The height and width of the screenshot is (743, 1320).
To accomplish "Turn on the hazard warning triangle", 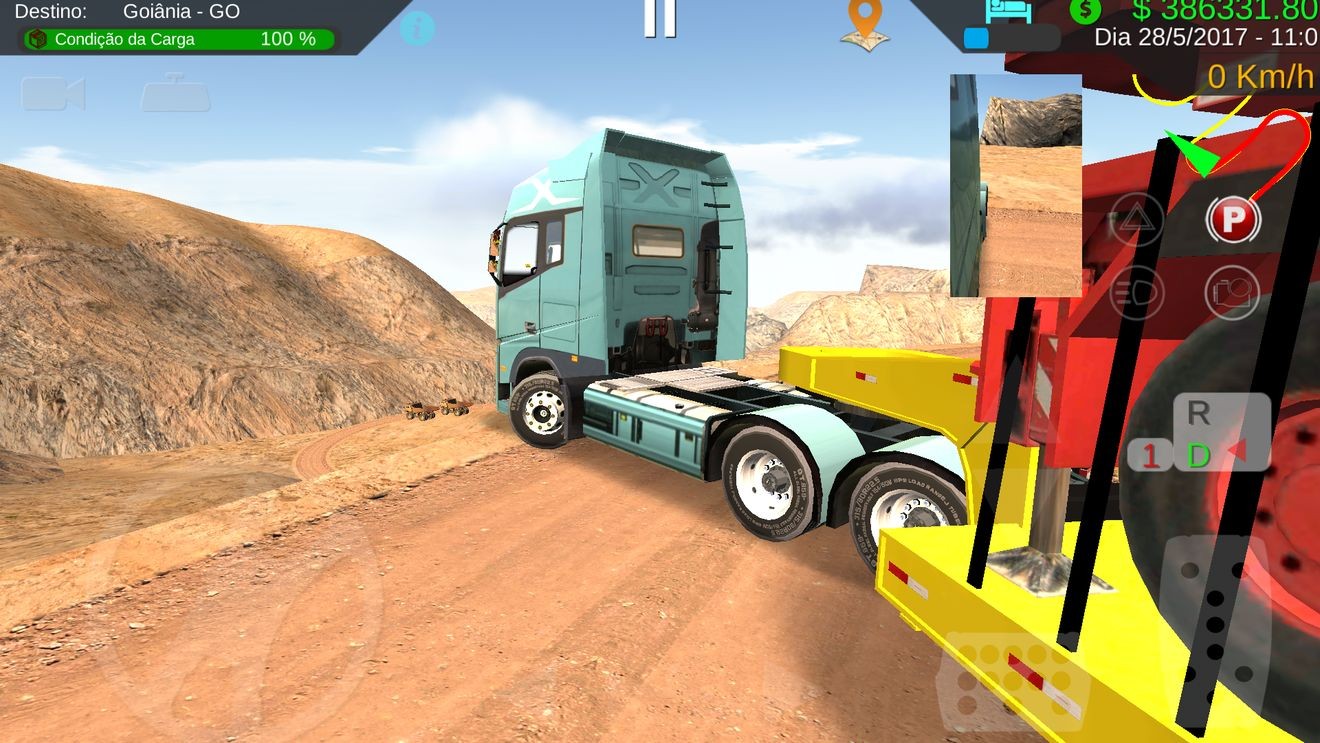I will pos(1137,219).
